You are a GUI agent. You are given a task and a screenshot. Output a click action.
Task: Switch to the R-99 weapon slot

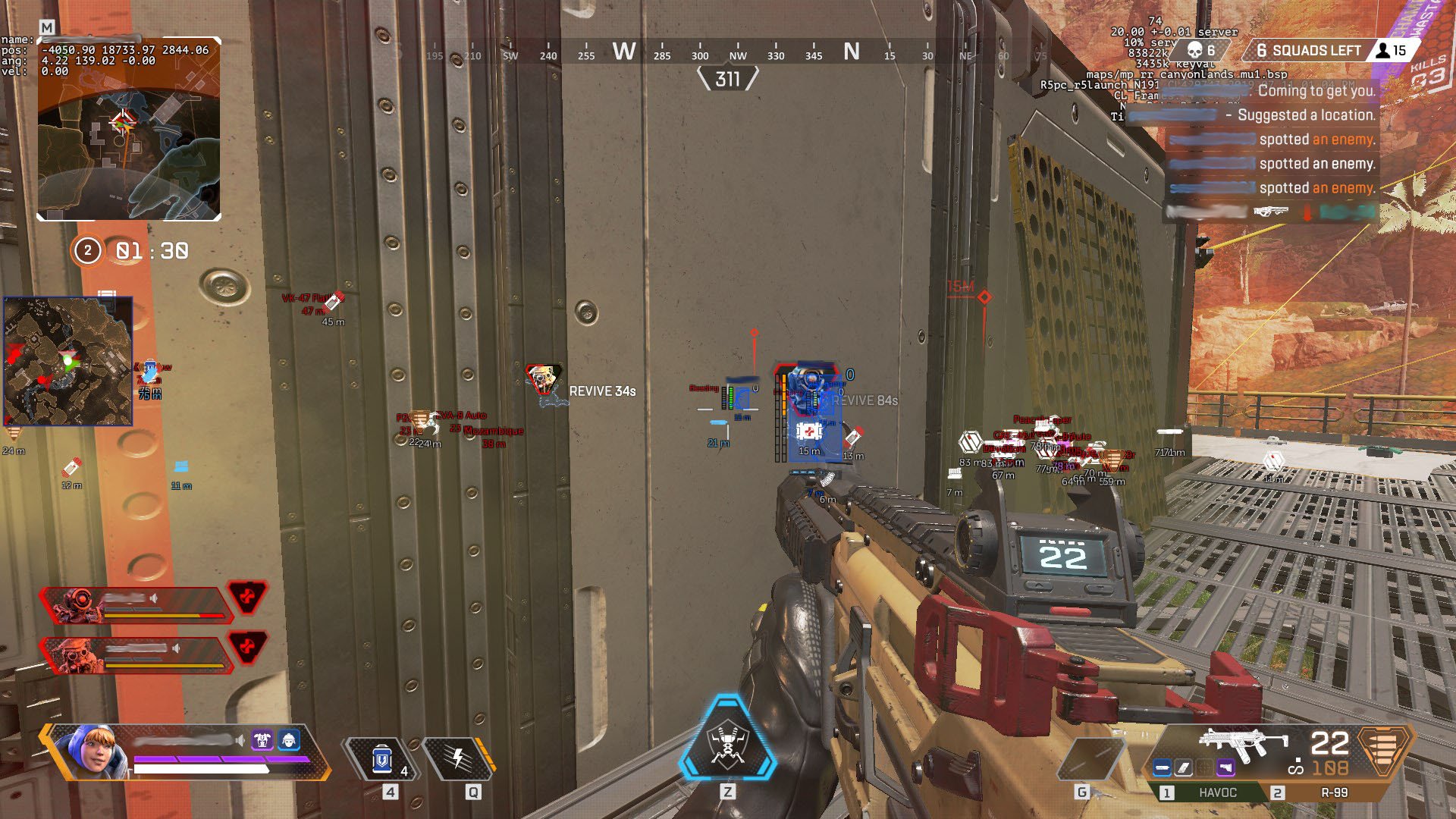click(x=1333, y=792)
